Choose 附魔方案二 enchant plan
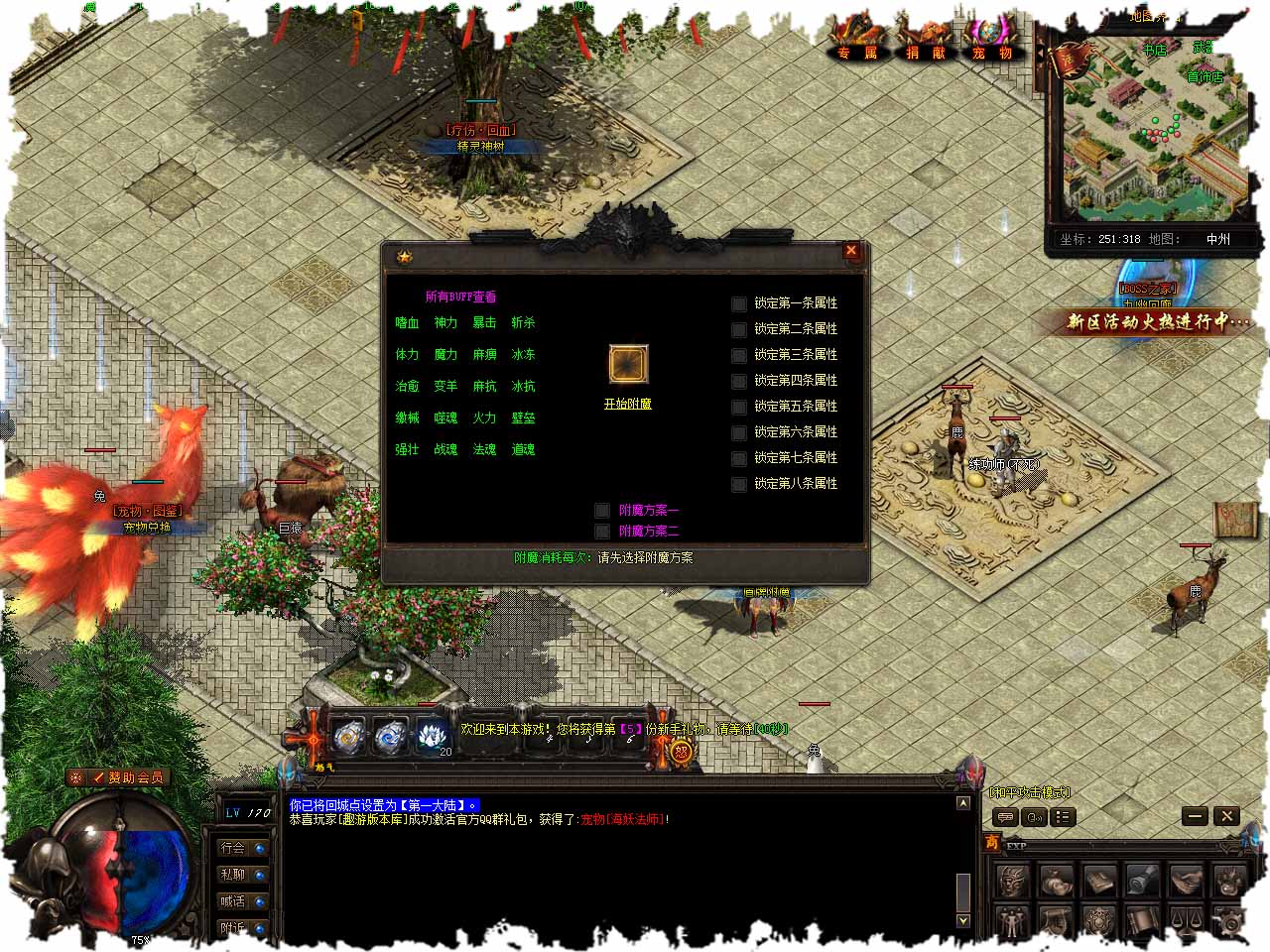This screenshot has height=952, width=1270. pos(602,532)
